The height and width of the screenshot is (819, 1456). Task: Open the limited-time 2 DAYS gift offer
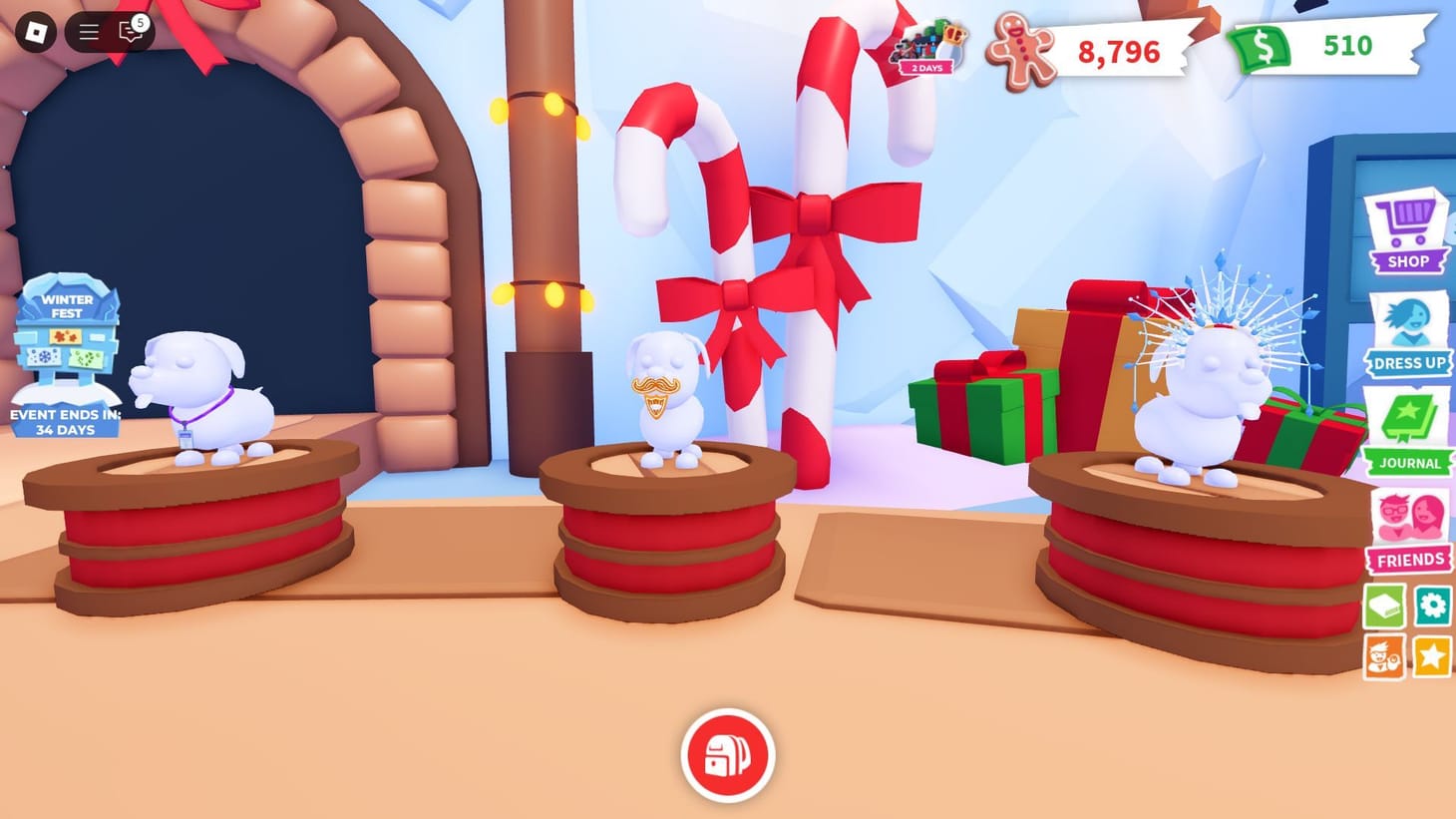coord(930,48)
